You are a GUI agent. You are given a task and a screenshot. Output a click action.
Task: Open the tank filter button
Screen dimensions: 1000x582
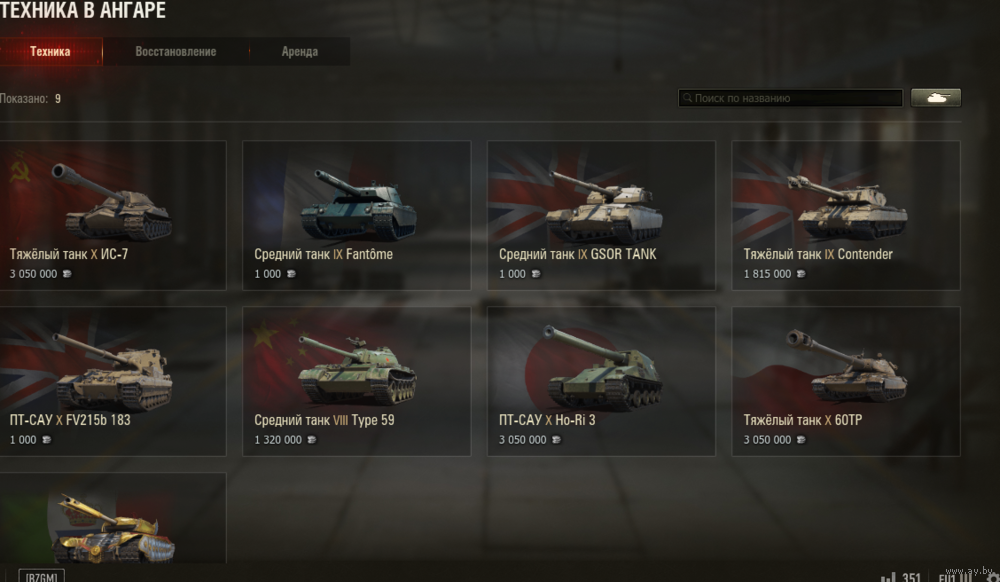(936, 98)
